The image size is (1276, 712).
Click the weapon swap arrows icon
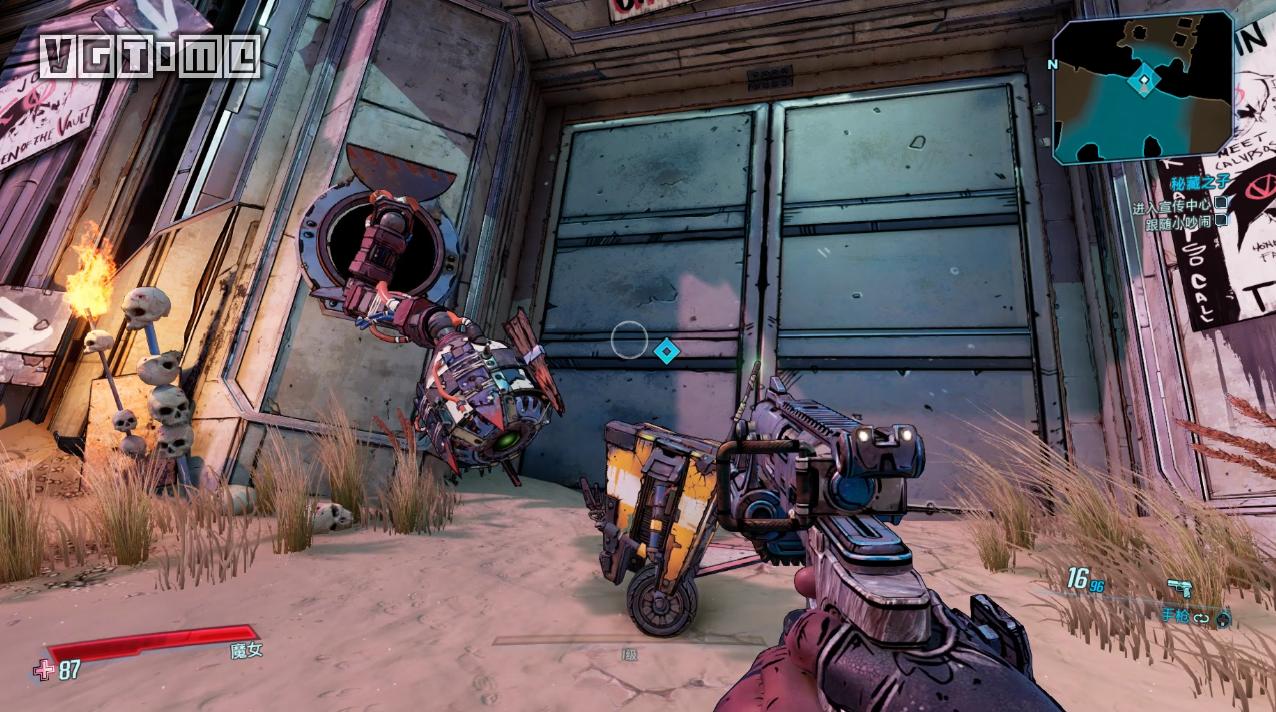[x=1201, y=617]
